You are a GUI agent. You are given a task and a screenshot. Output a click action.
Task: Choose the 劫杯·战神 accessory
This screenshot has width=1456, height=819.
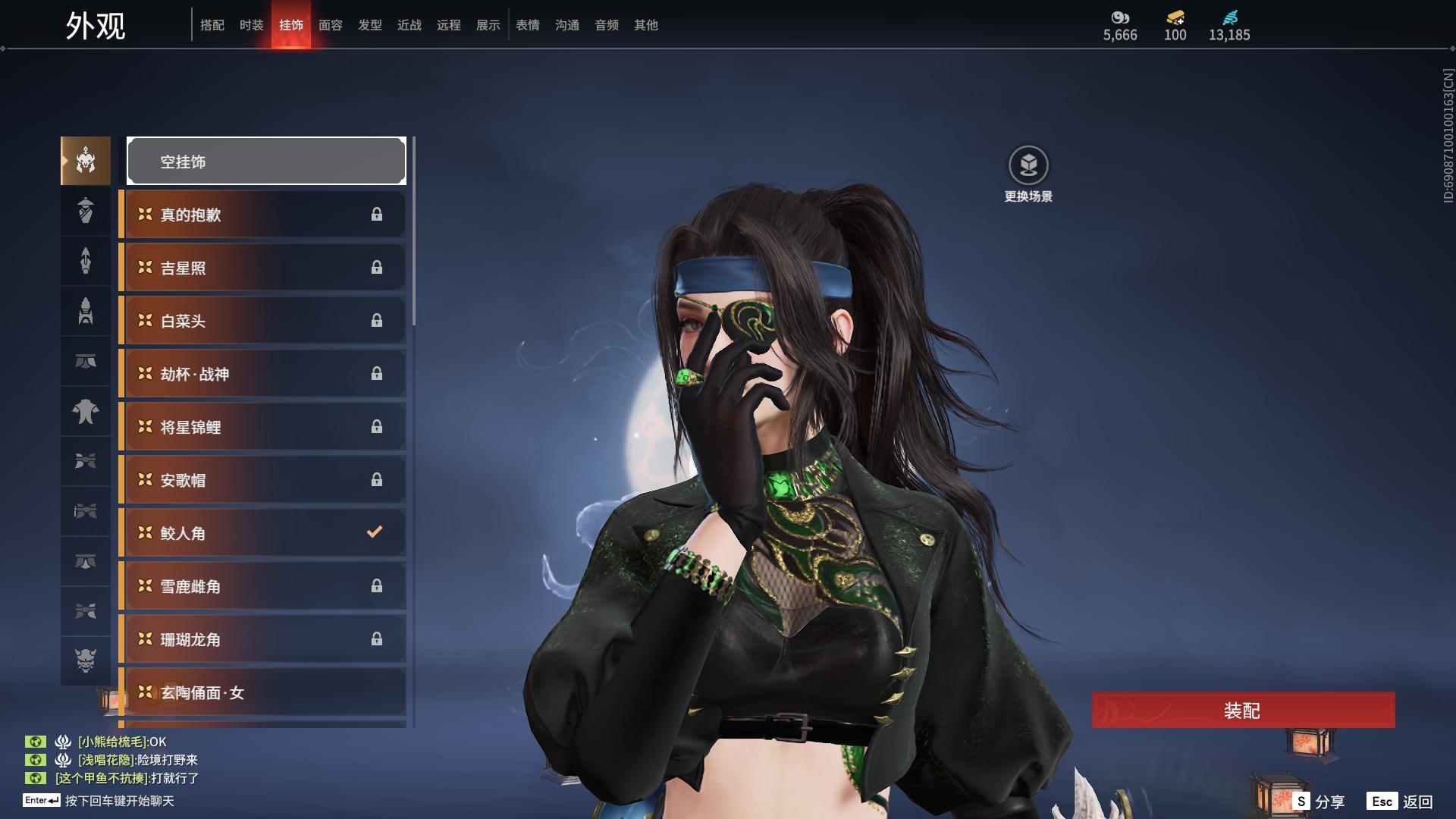(x=263, y=374)
